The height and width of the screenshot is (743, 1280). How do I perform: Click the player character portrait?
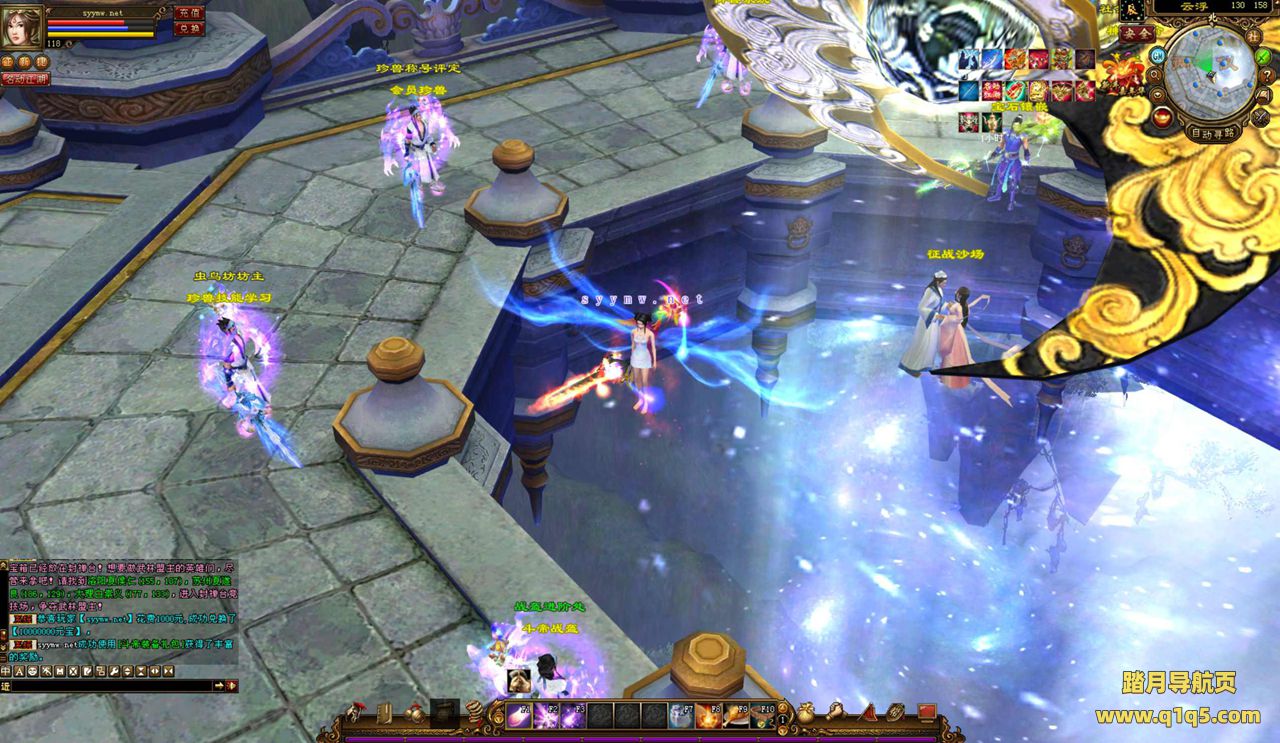(21, 27)
